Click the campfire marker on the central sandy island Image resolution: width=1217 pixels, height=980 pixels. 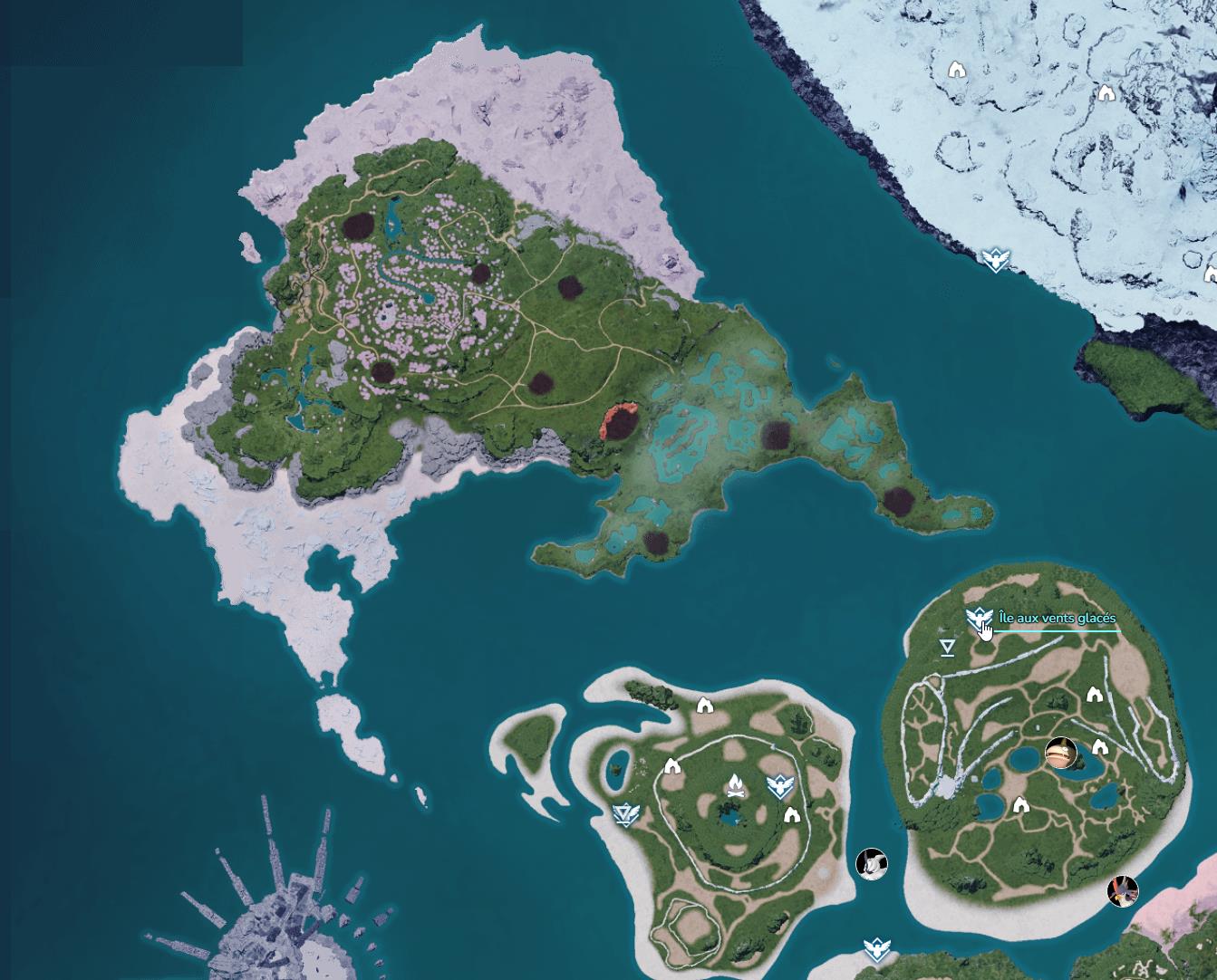pyautogui.click(x=735, y=785)
